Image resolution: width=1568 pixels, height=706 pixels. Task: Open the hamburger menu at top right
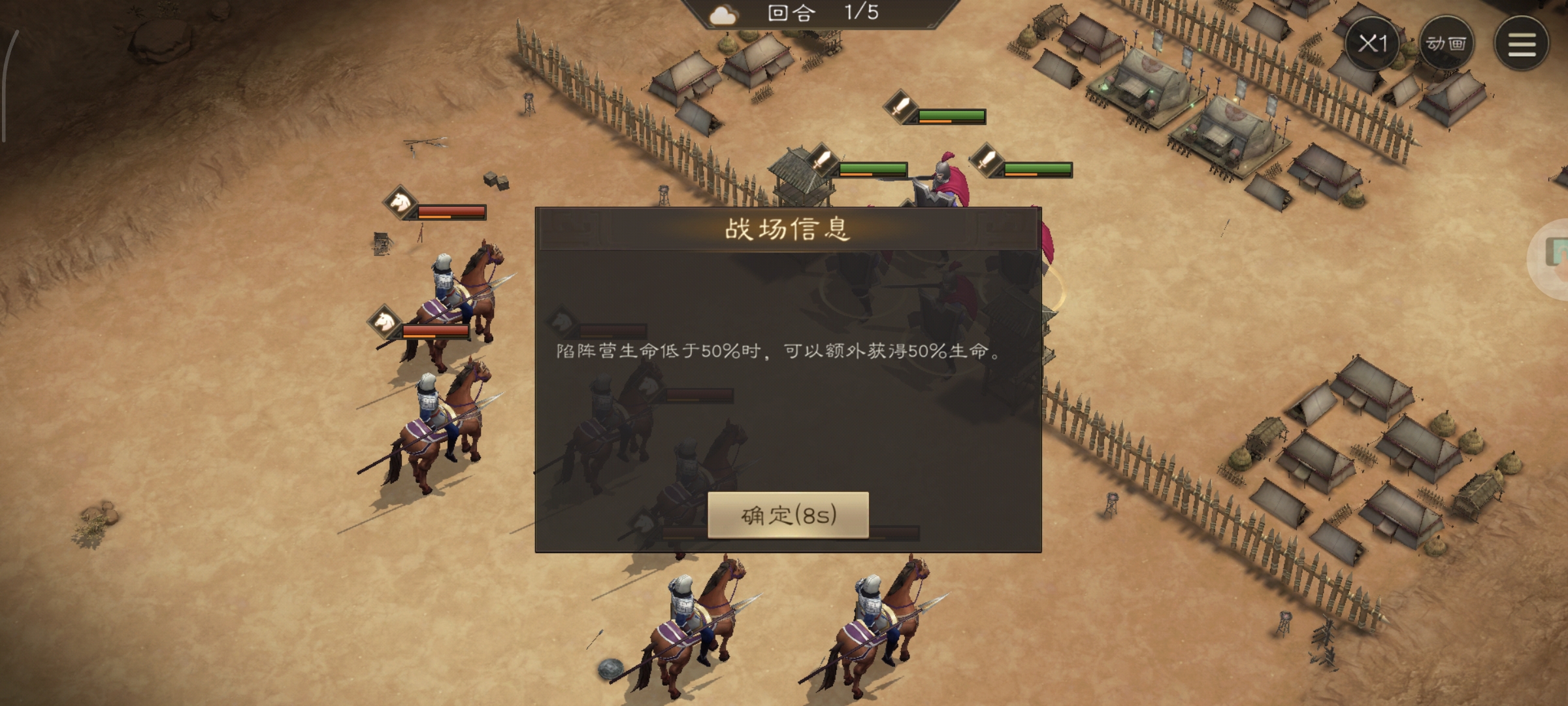[1523, 44]
